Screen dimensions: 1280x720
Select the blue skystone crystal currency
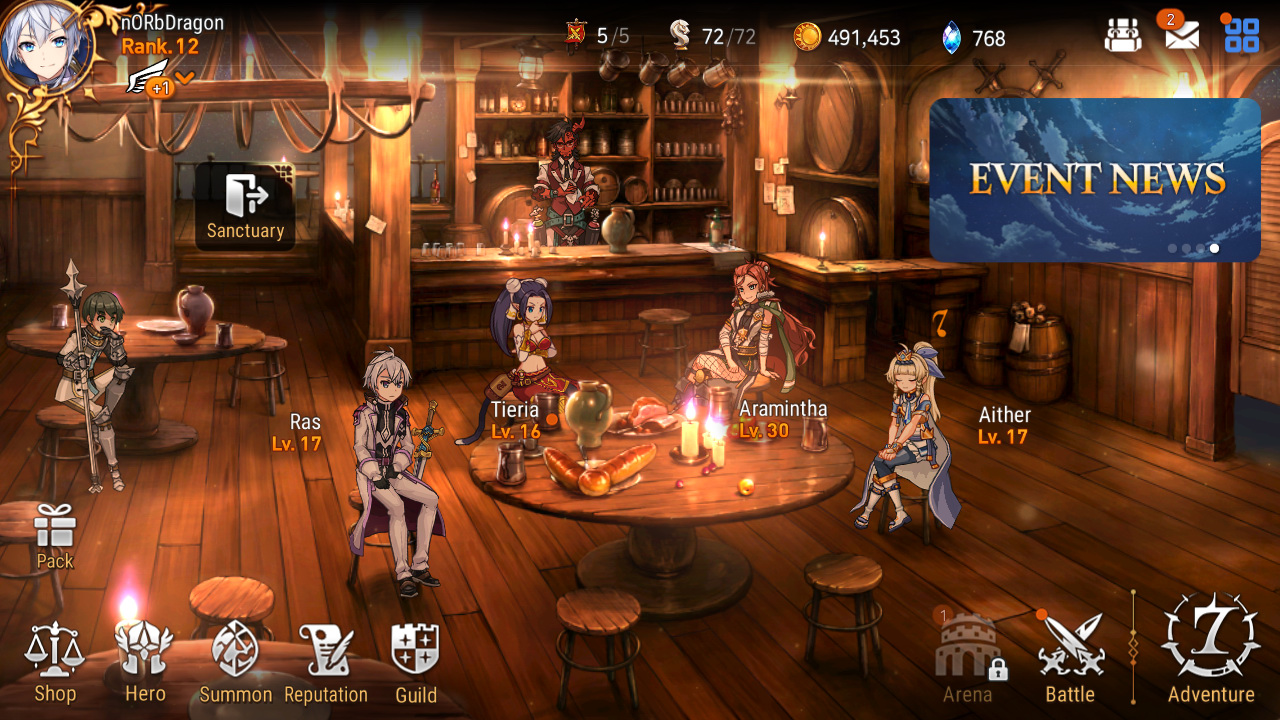974,38
